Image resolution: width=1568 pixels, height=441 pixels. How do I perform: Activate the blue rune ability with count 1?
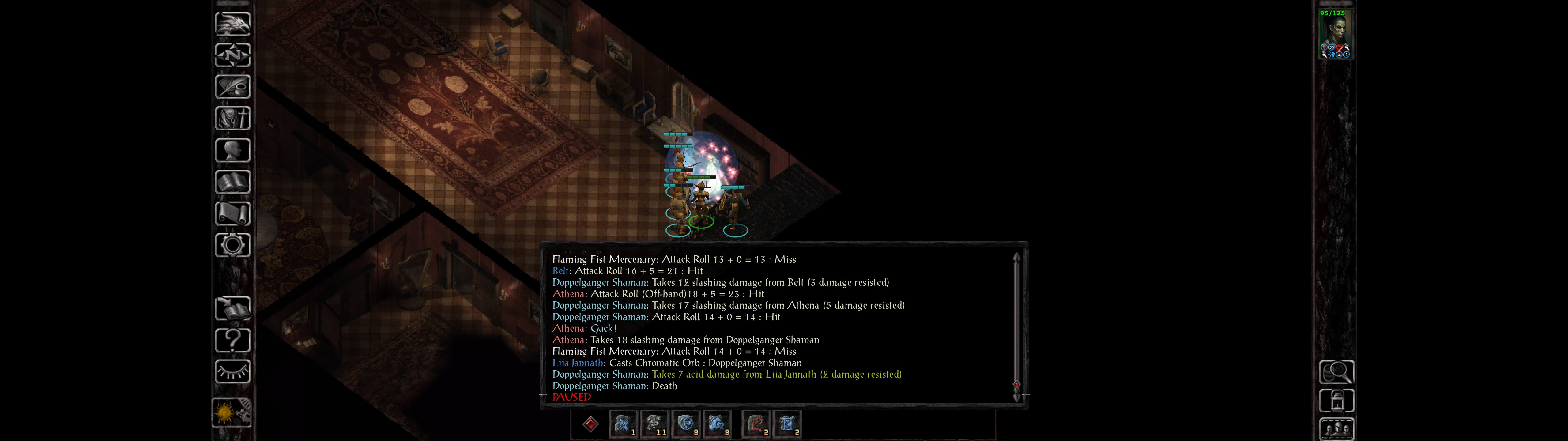coord(623,424)
